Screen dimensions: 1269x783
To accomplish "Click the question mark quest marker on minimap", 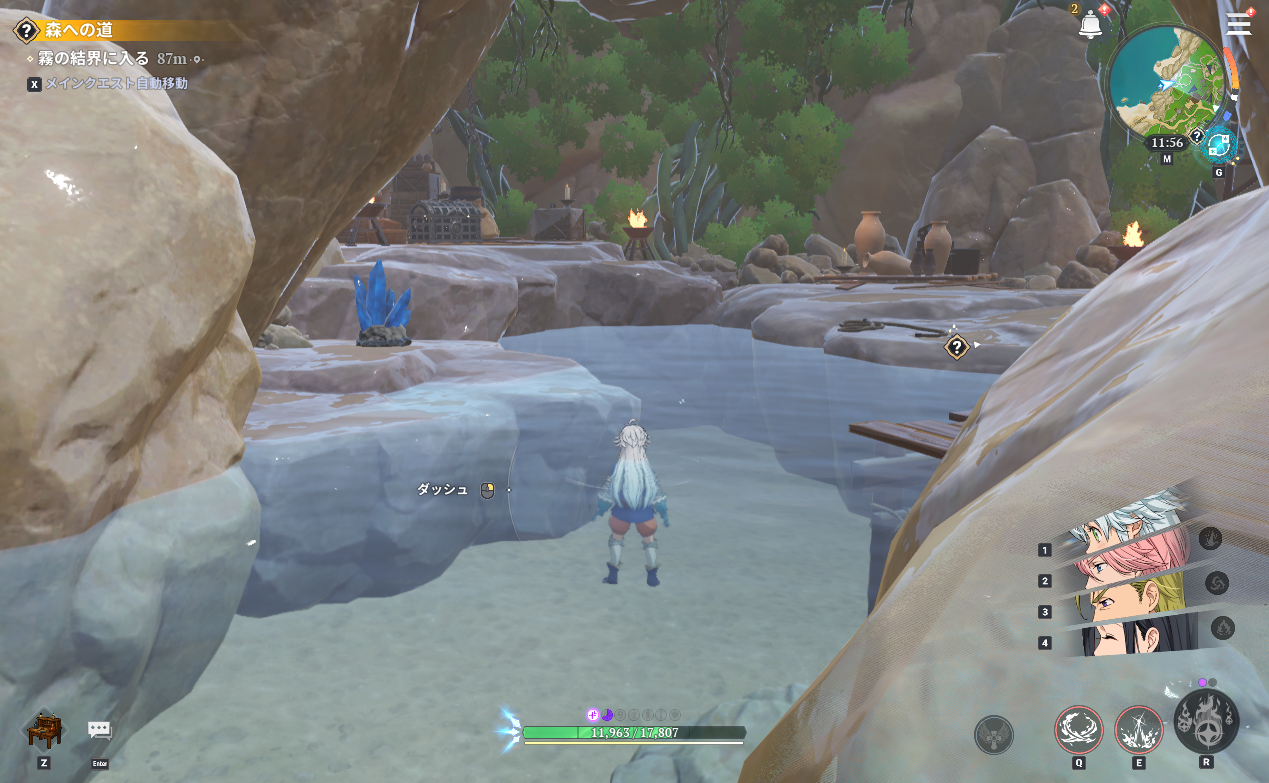I will click(x=1196, y=134).
